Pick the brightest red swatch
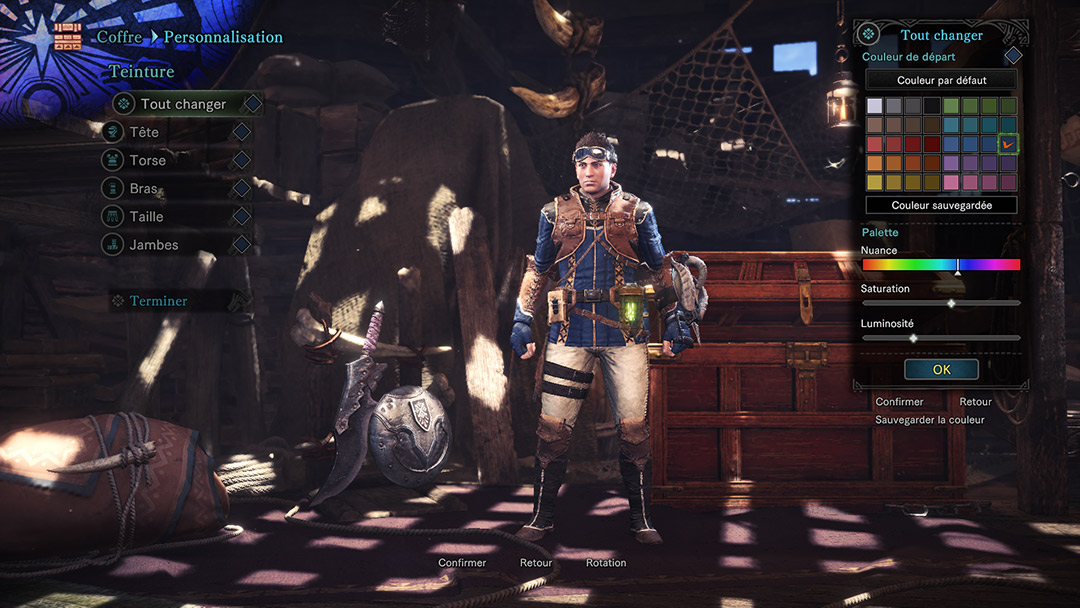This screenshot has width=1080, height=608. coord(875,144)
